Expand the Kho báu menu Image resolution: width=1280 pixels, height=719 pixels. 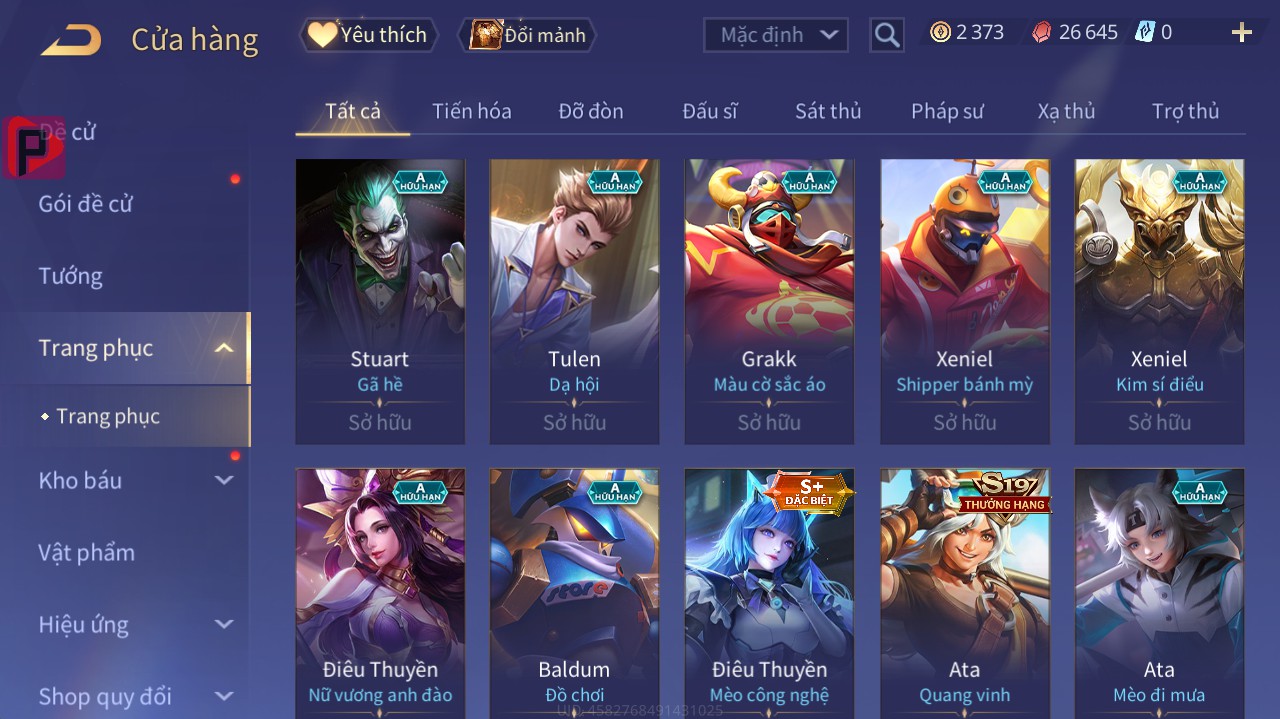point(135,480)
